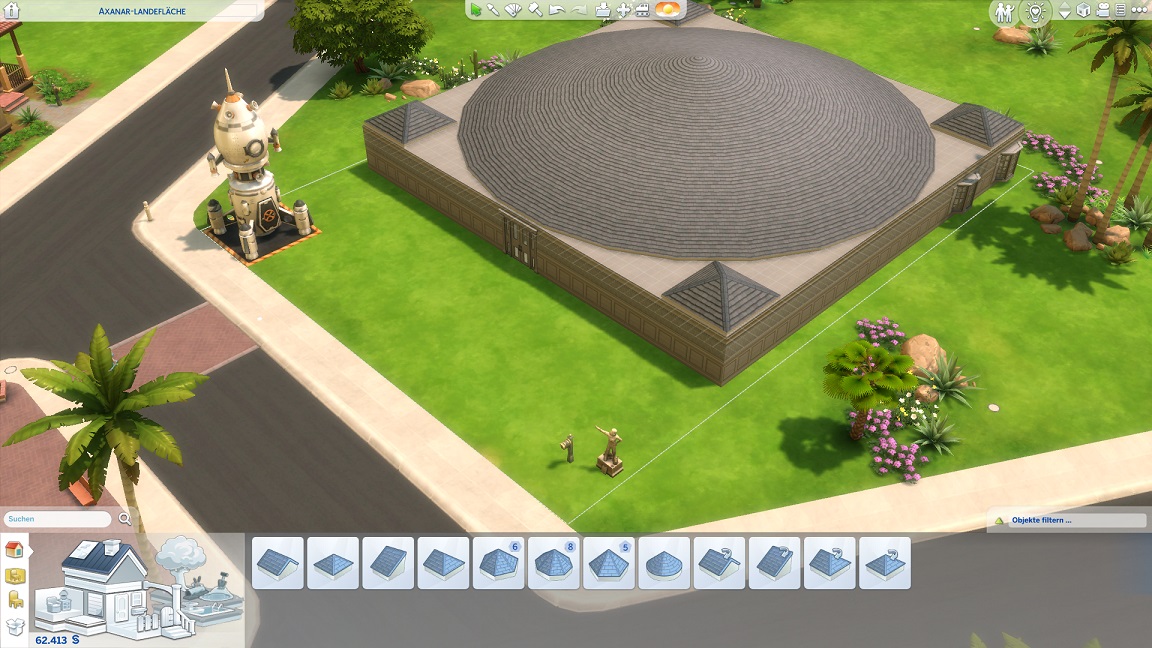Open the camera controls icon
This screenshot has width=1152, height=648.
(1103, 11)
